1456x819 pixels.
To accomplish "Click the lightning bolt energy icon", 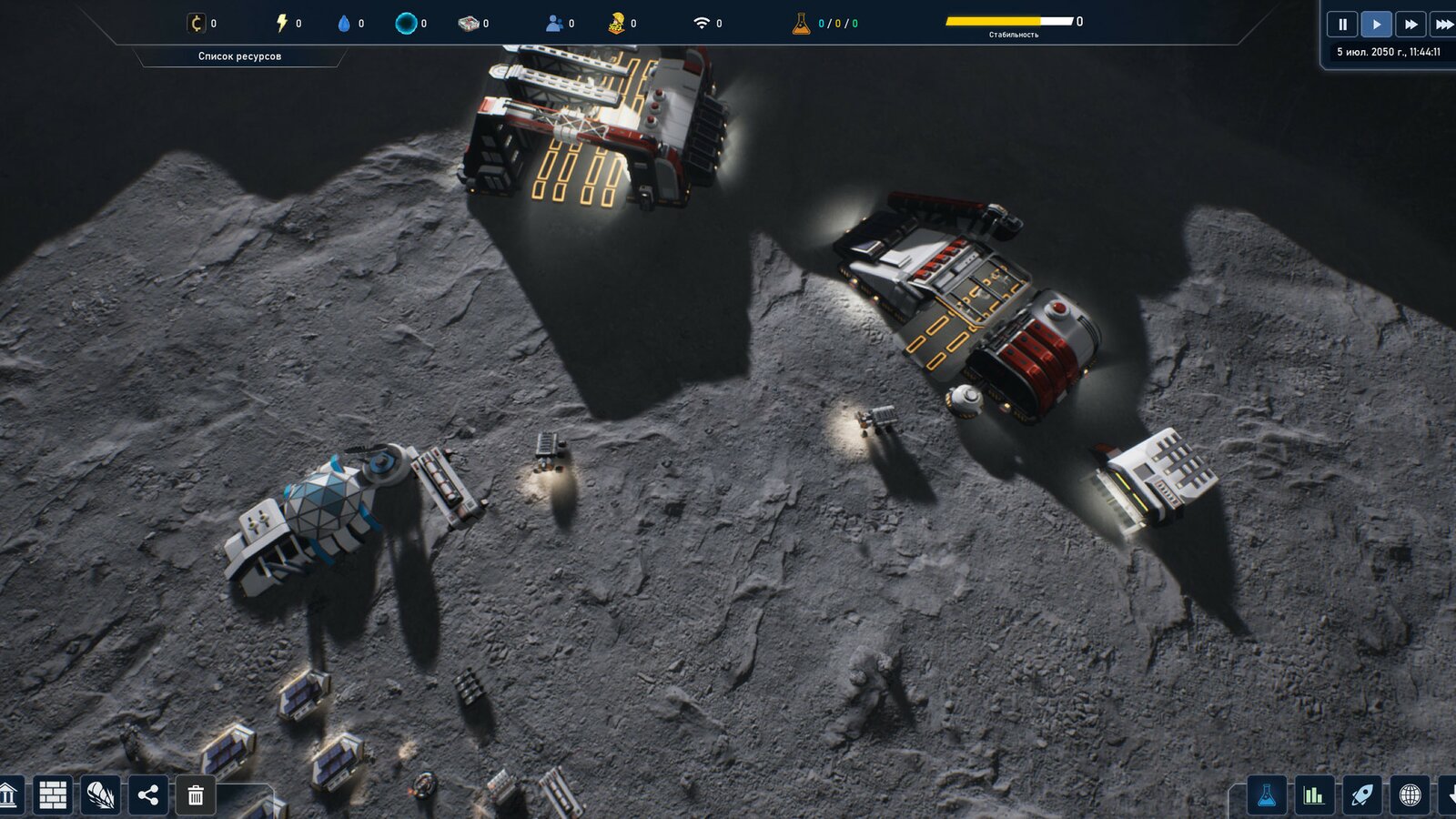I will coord(282,23).
